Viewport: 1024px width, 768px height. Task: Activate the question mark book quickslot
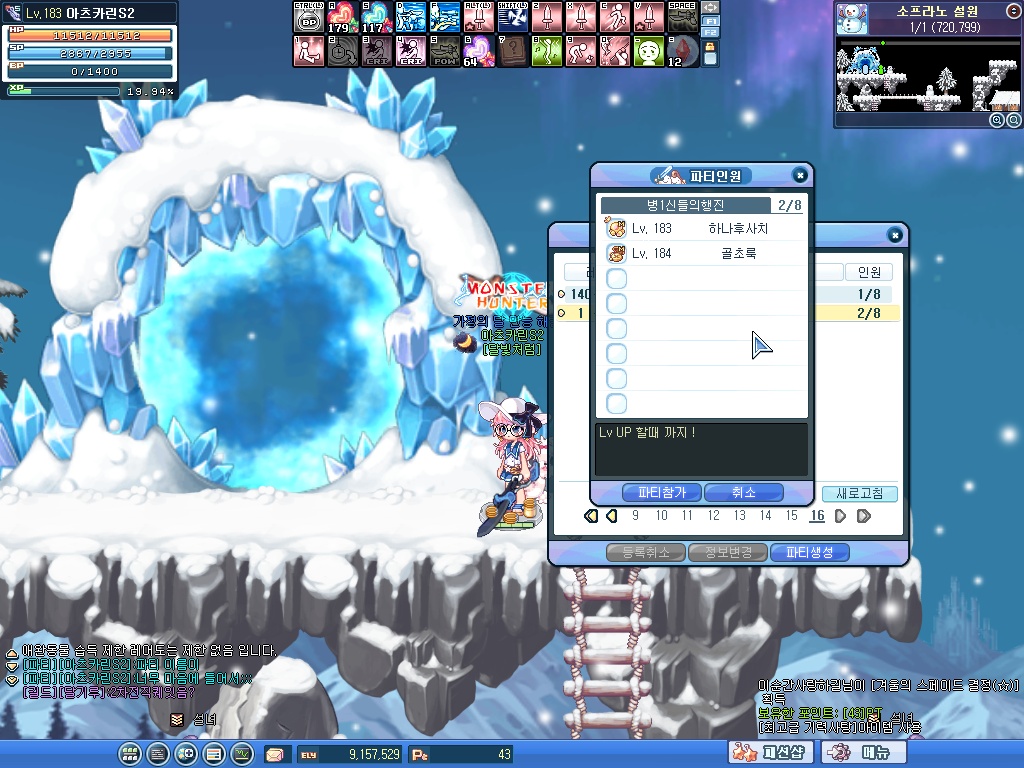(x=514, y=49)
